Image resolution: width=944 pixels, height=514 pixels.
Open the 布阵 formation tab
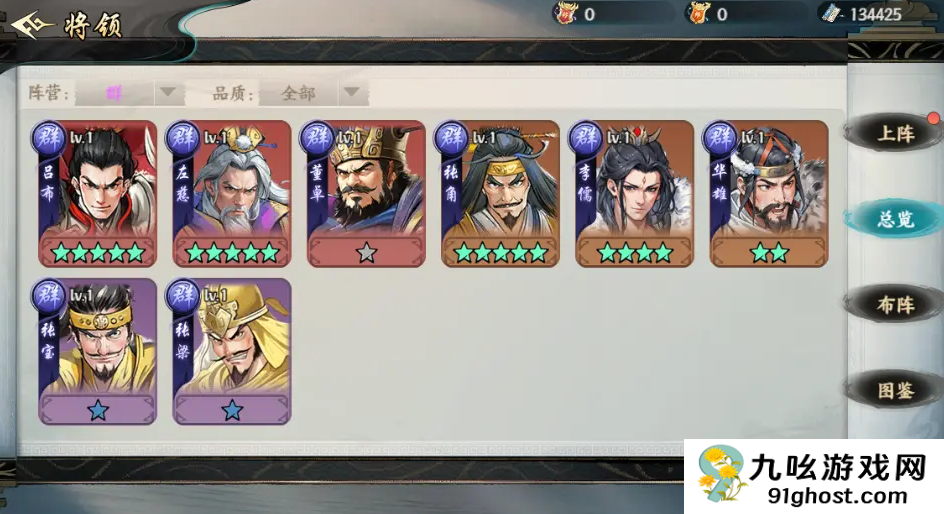click(894, 305)
